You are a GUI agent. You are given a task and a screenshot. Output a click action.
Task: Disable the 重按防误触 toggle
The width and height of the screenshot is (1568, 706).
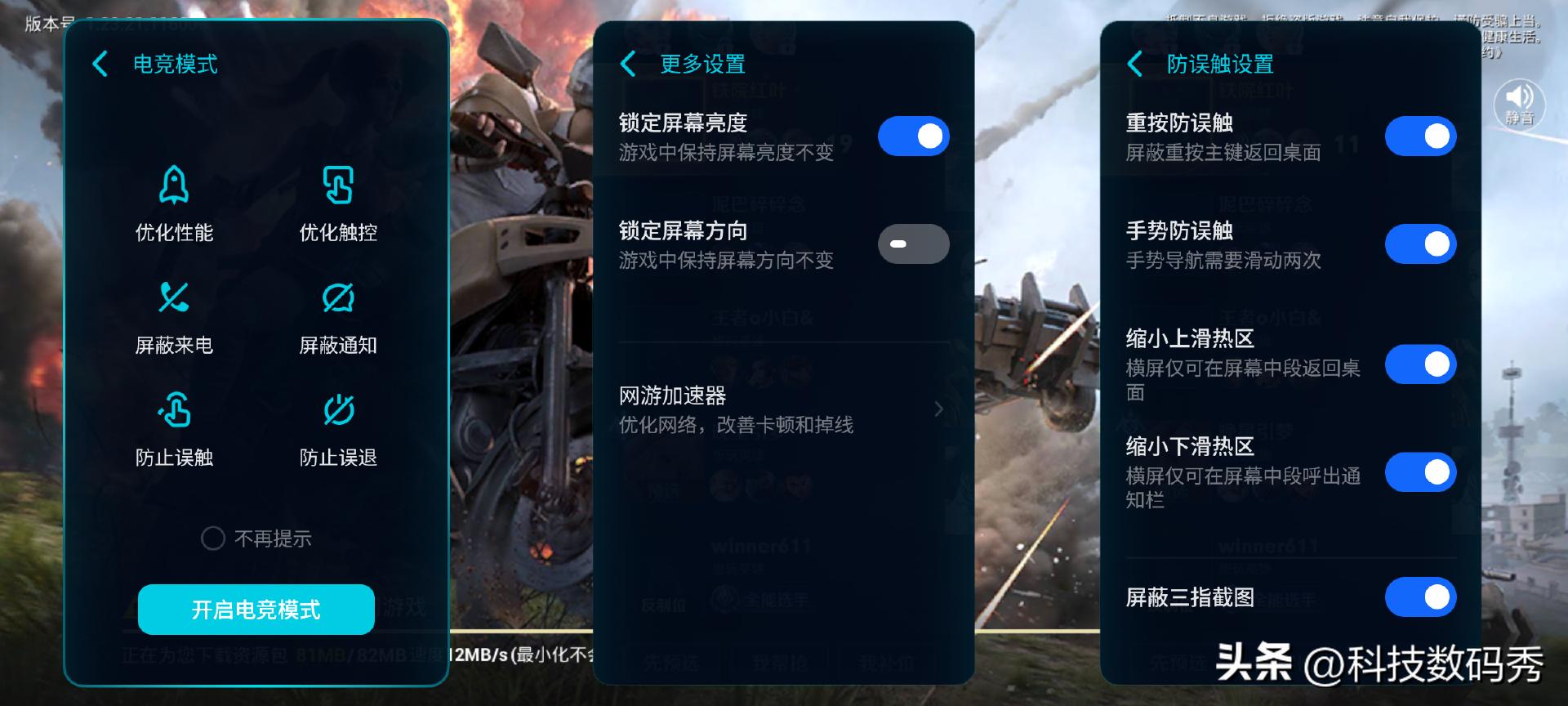click(1421, 136)
